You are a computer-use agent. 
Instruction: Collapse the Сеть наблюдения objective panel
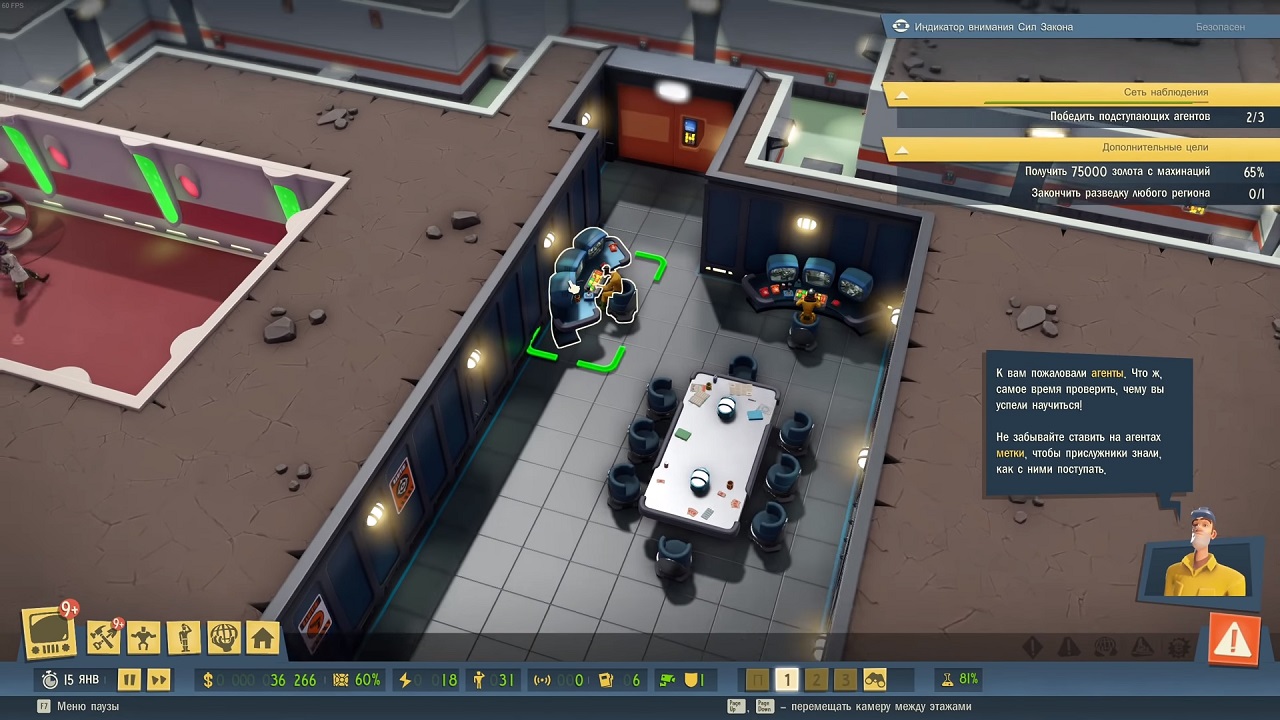click(904, 95)
